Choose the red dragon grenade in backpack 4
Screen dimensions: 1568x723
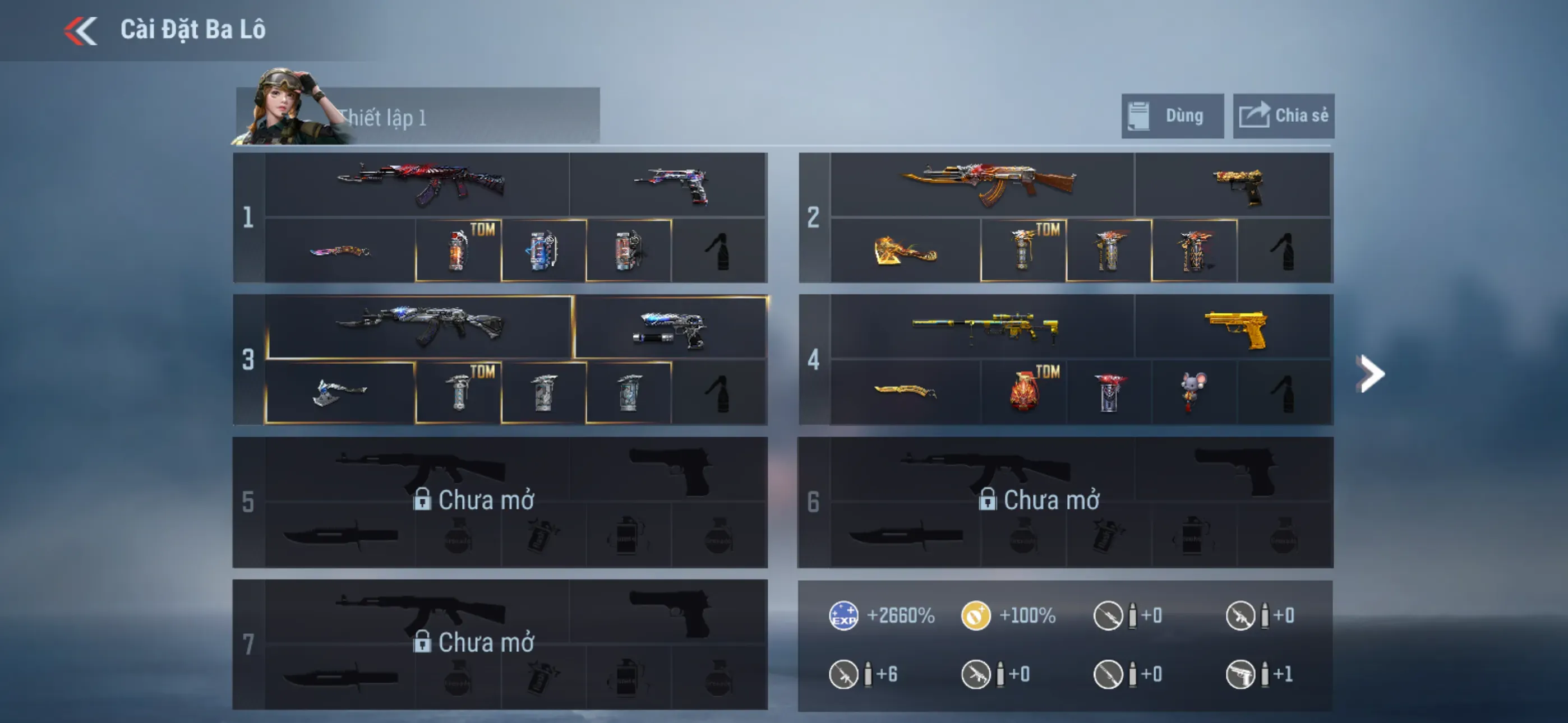(x=1024, y=392)
